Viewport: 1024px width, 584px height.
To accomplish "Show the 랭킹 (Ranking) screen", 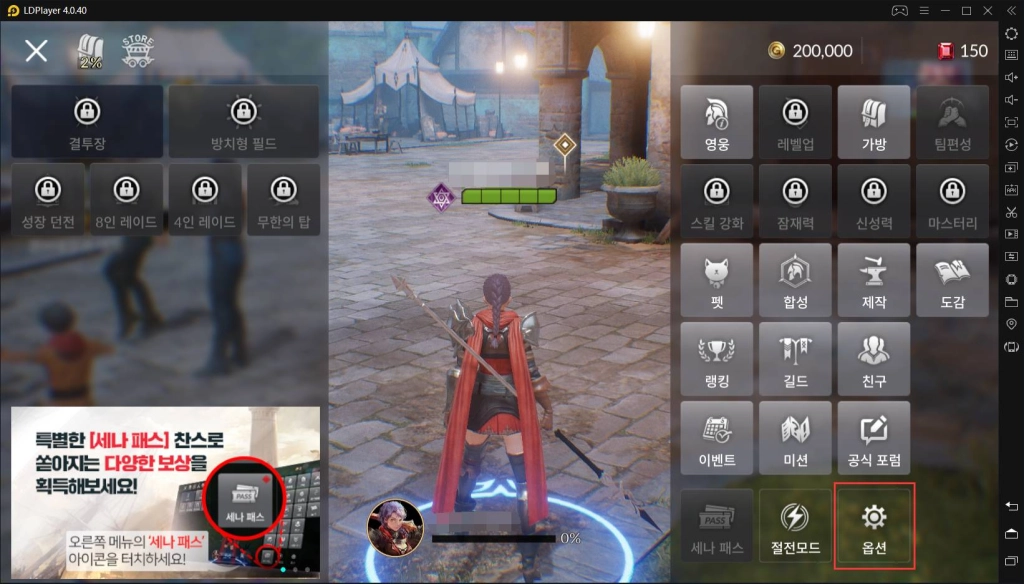I will point(716,358).
